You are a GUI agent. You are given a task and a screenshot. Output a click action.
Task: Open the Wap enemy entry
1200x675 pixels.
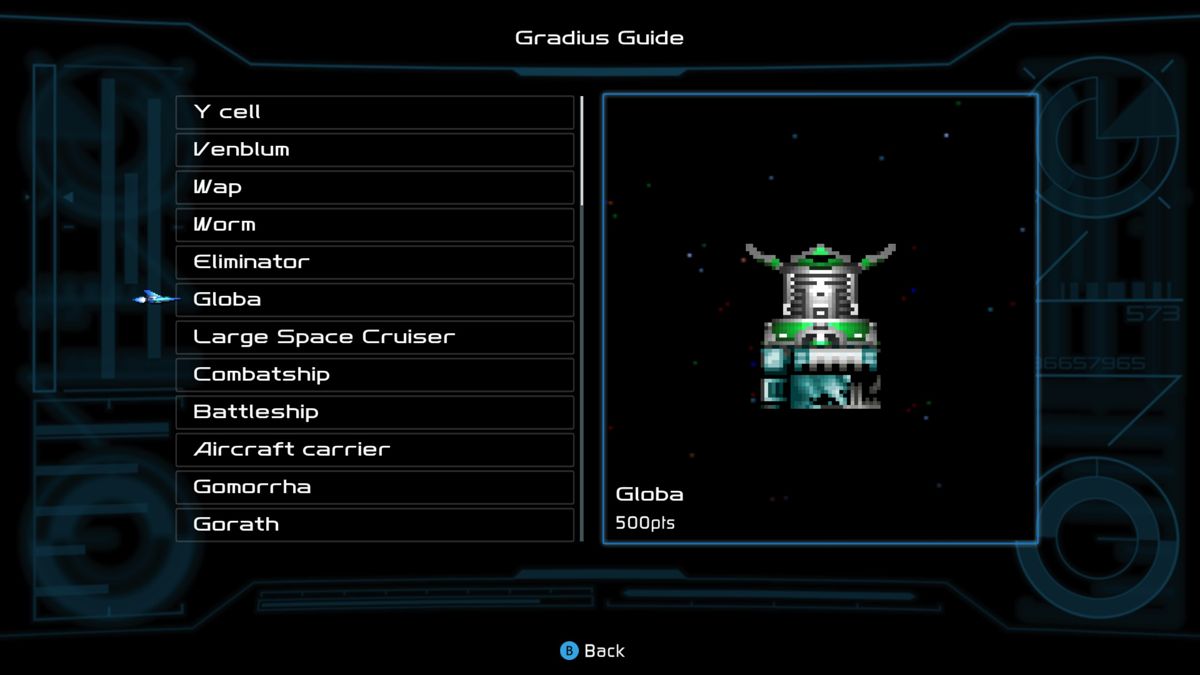(x=375, y=187)
